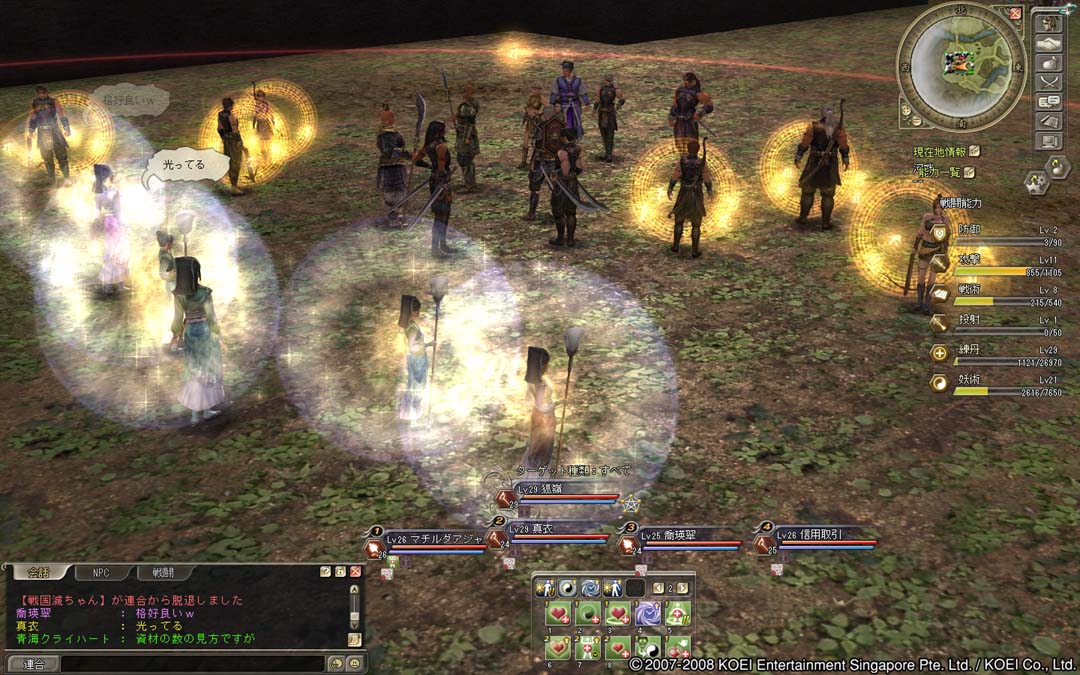Viewport: 1080px width, 675px height.
Task: Open the speech bubble chat menu icon
Action: (x=1049, y=101)
